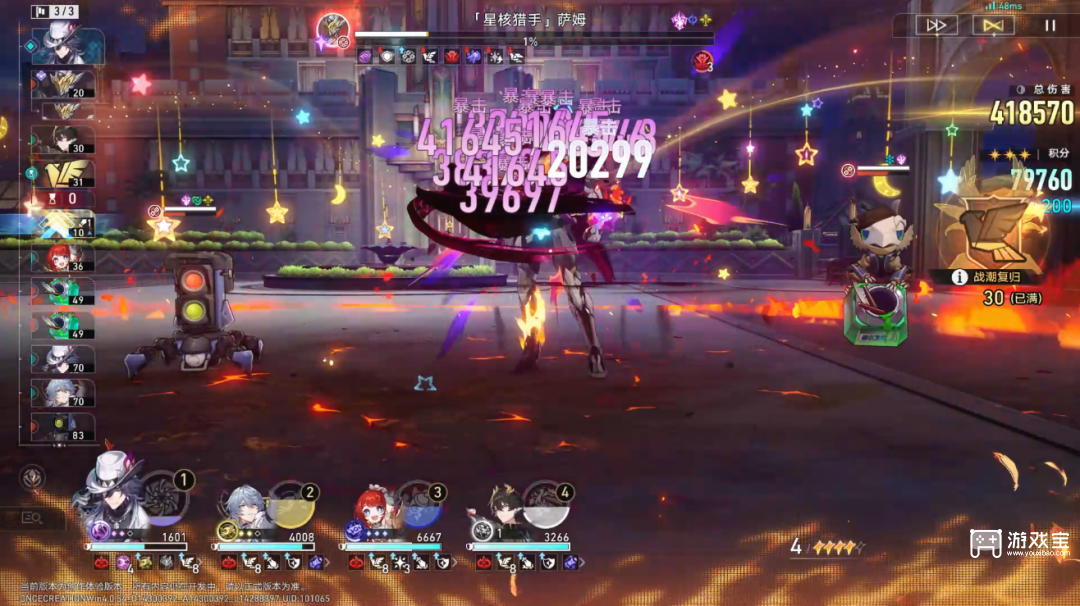1080x606 pixels.
Task: Open the battle details magnifier panel
Action: [32, 518]
